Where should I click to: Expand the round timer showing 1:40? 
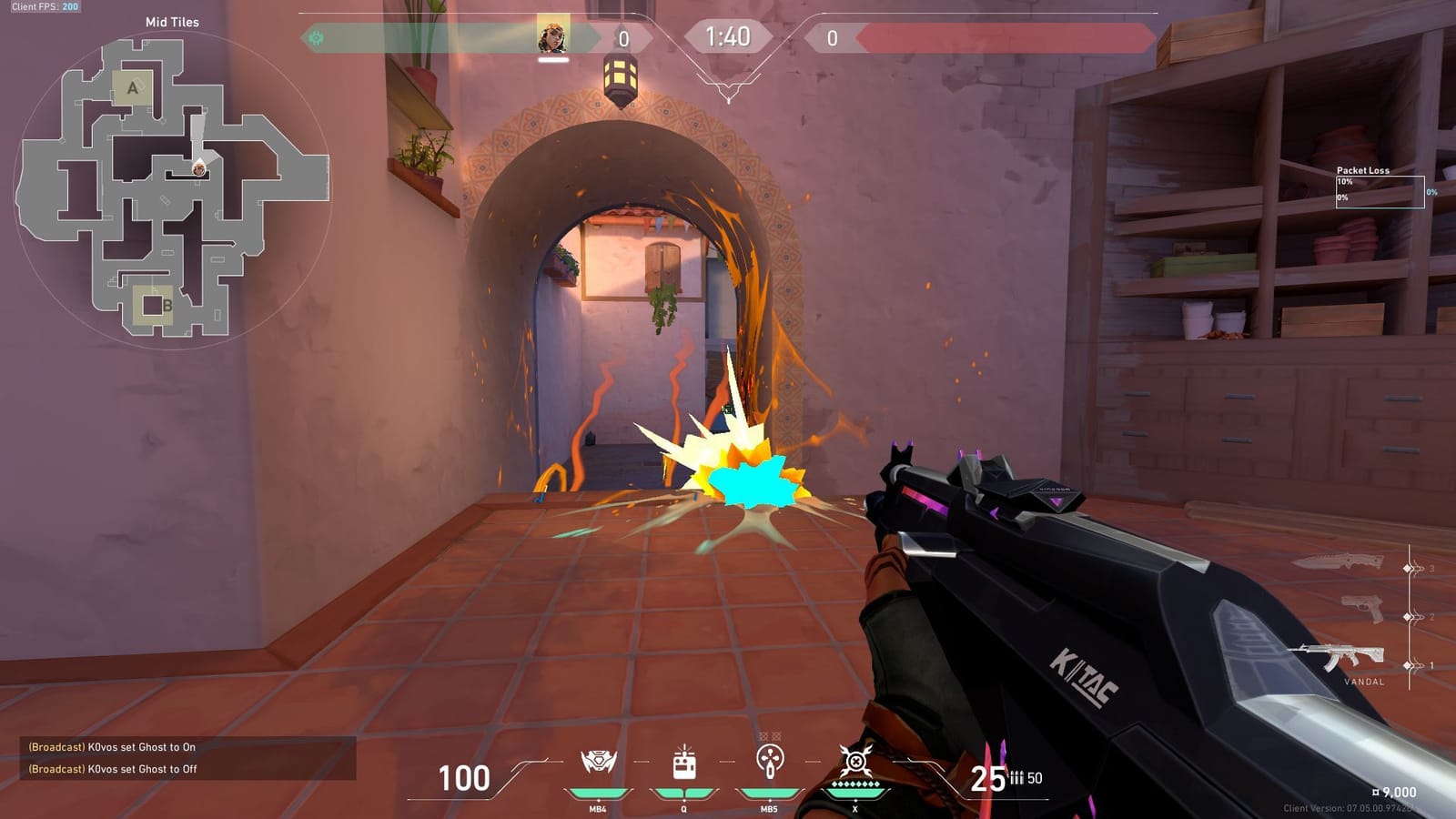point(728,37)
